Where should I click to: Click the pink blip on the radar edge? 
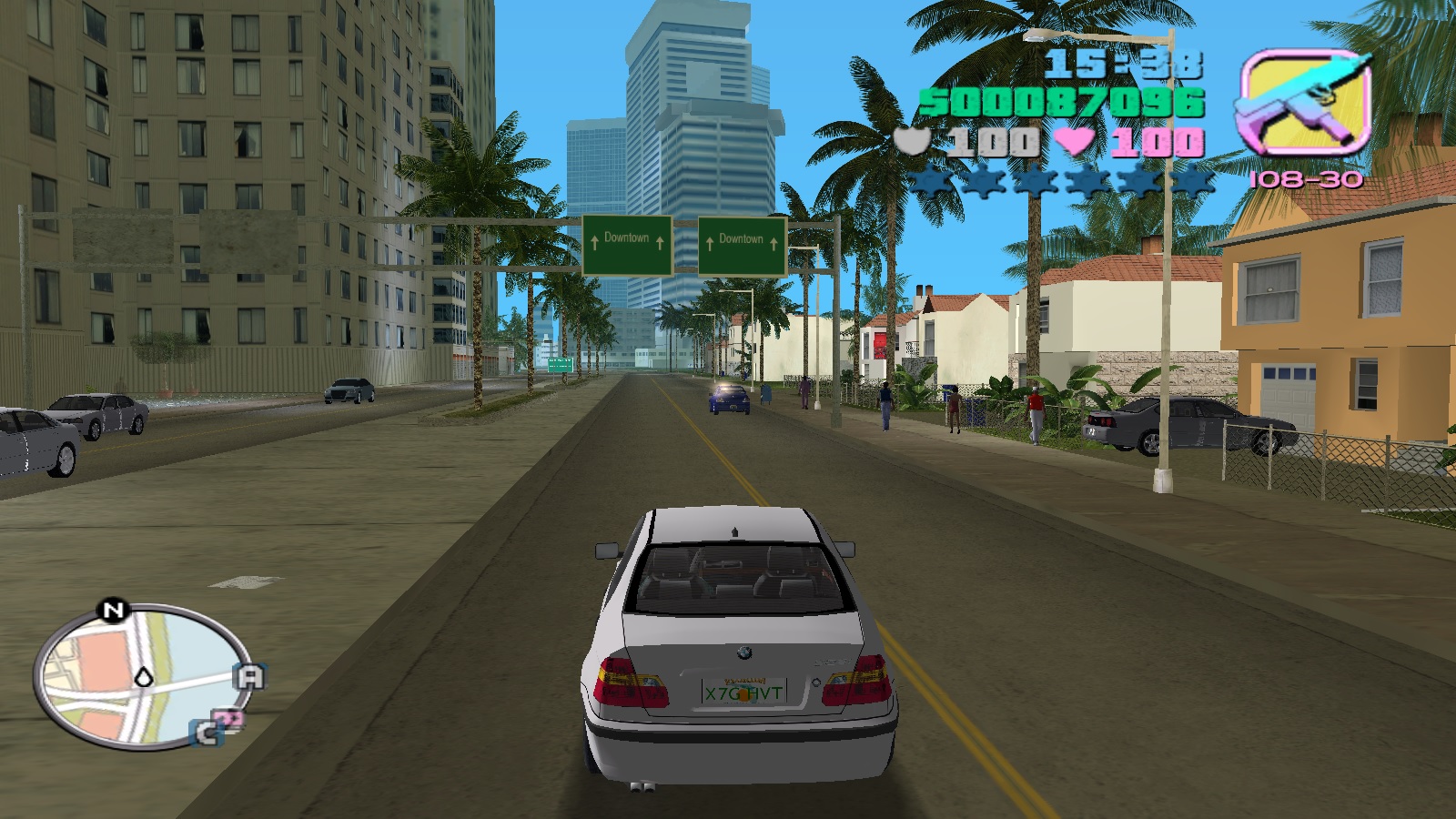[231, 720]
